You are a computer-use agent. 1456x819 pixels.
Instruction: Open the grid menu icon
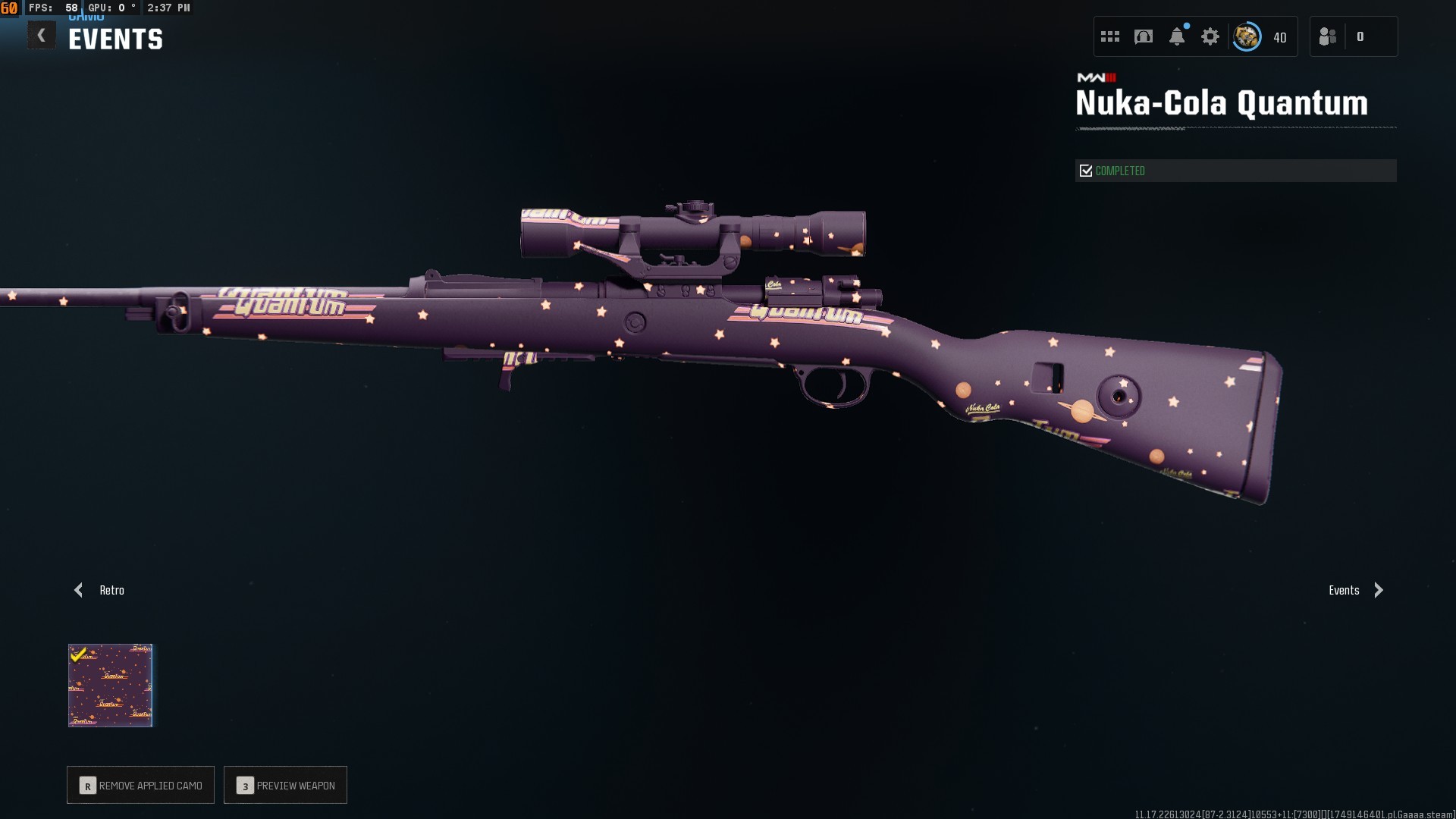(1110, 36)
